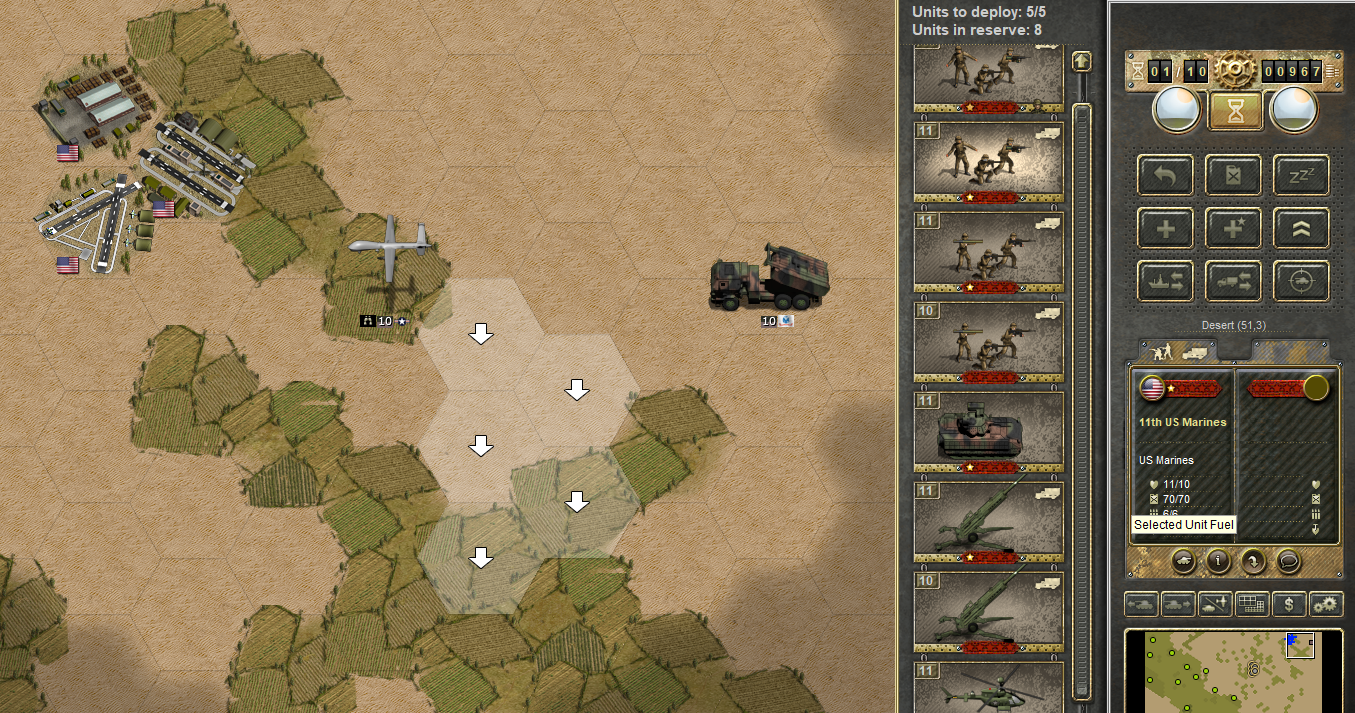Put the unit to sleep with Zzz button

coord(1301,175)
